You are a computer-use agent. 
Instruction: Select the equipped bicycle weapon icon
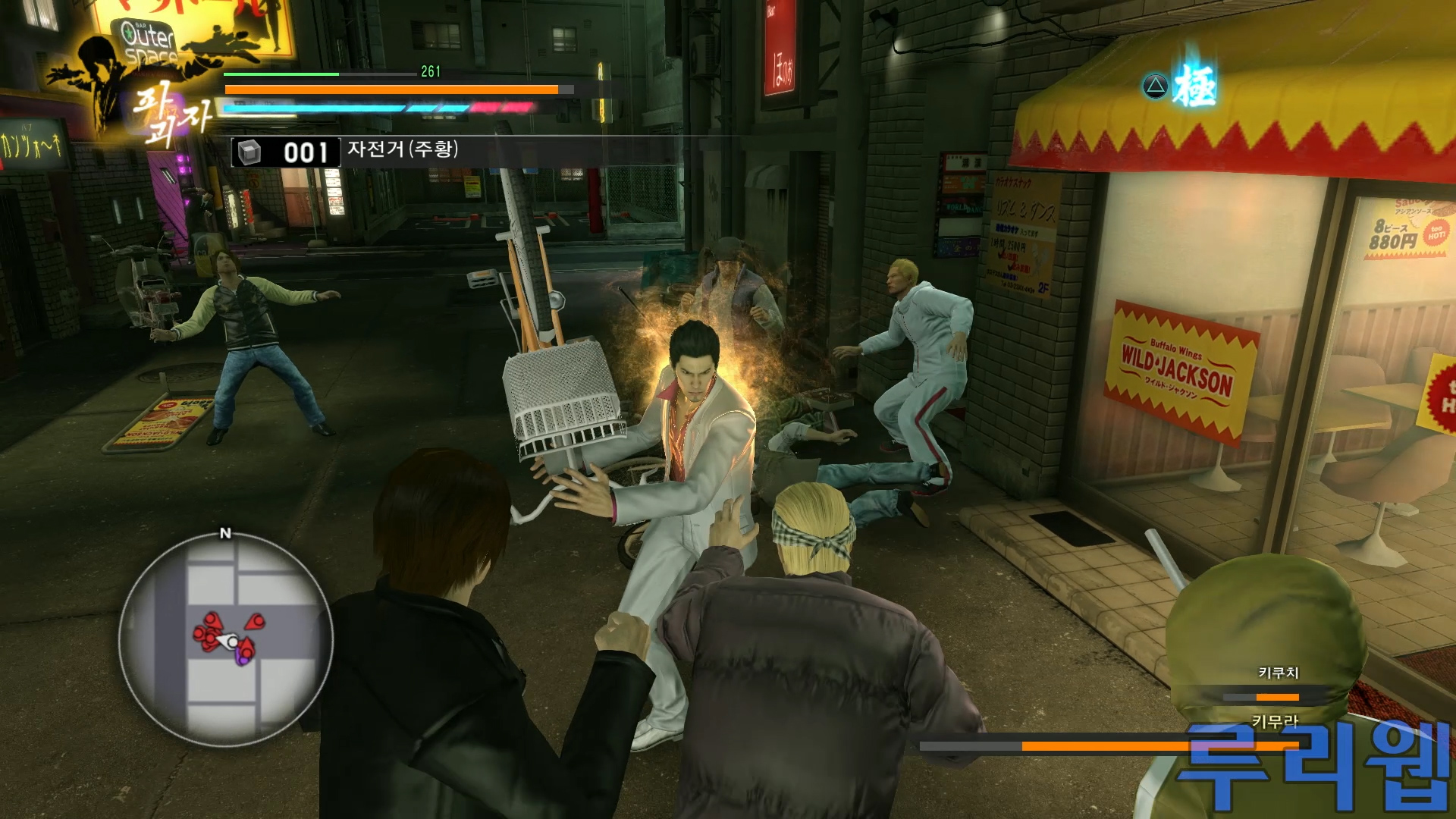point(249,152)
